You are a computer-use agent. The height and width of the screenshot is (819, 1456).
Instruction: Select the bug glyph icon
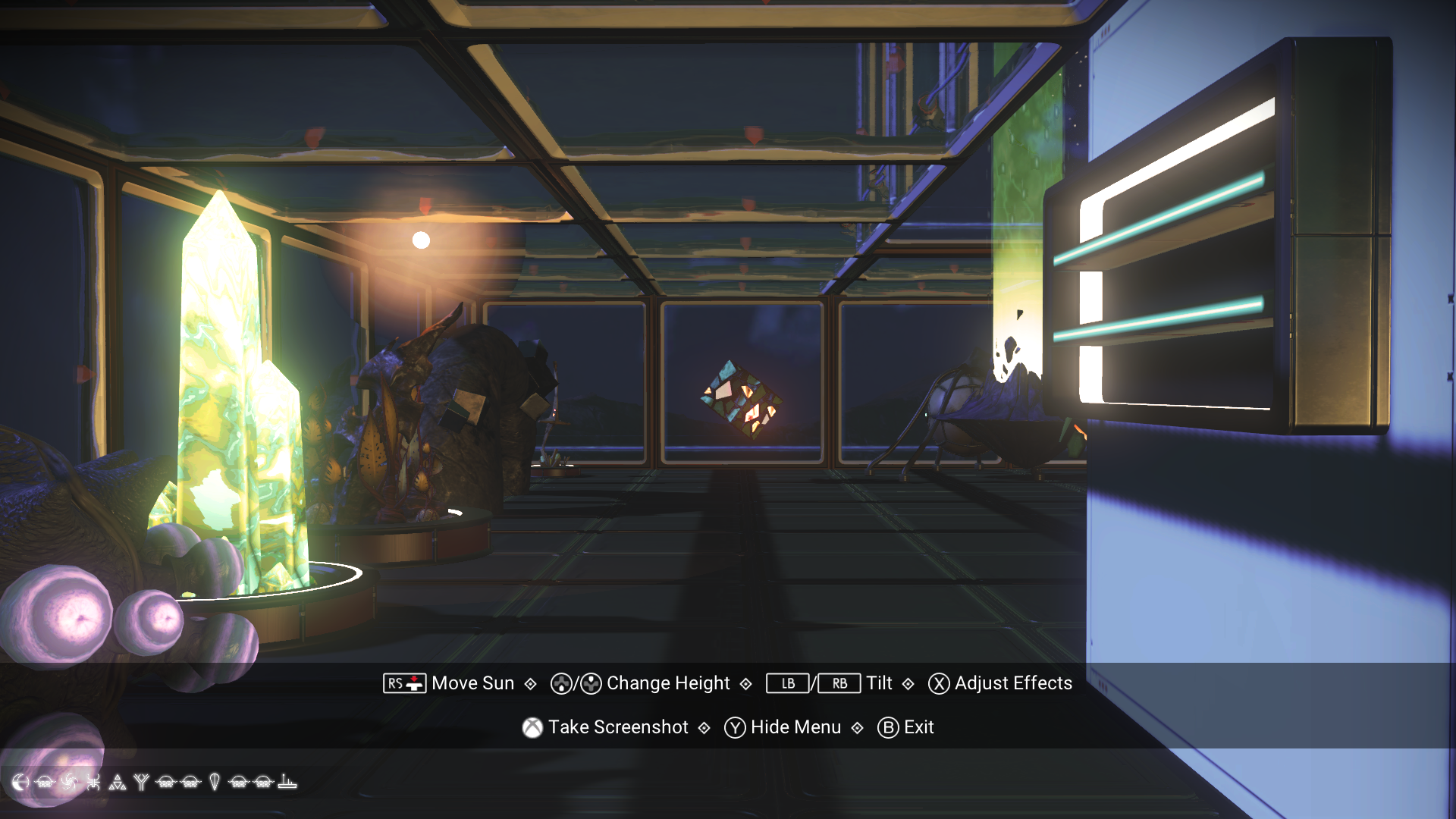coord(94,782)
